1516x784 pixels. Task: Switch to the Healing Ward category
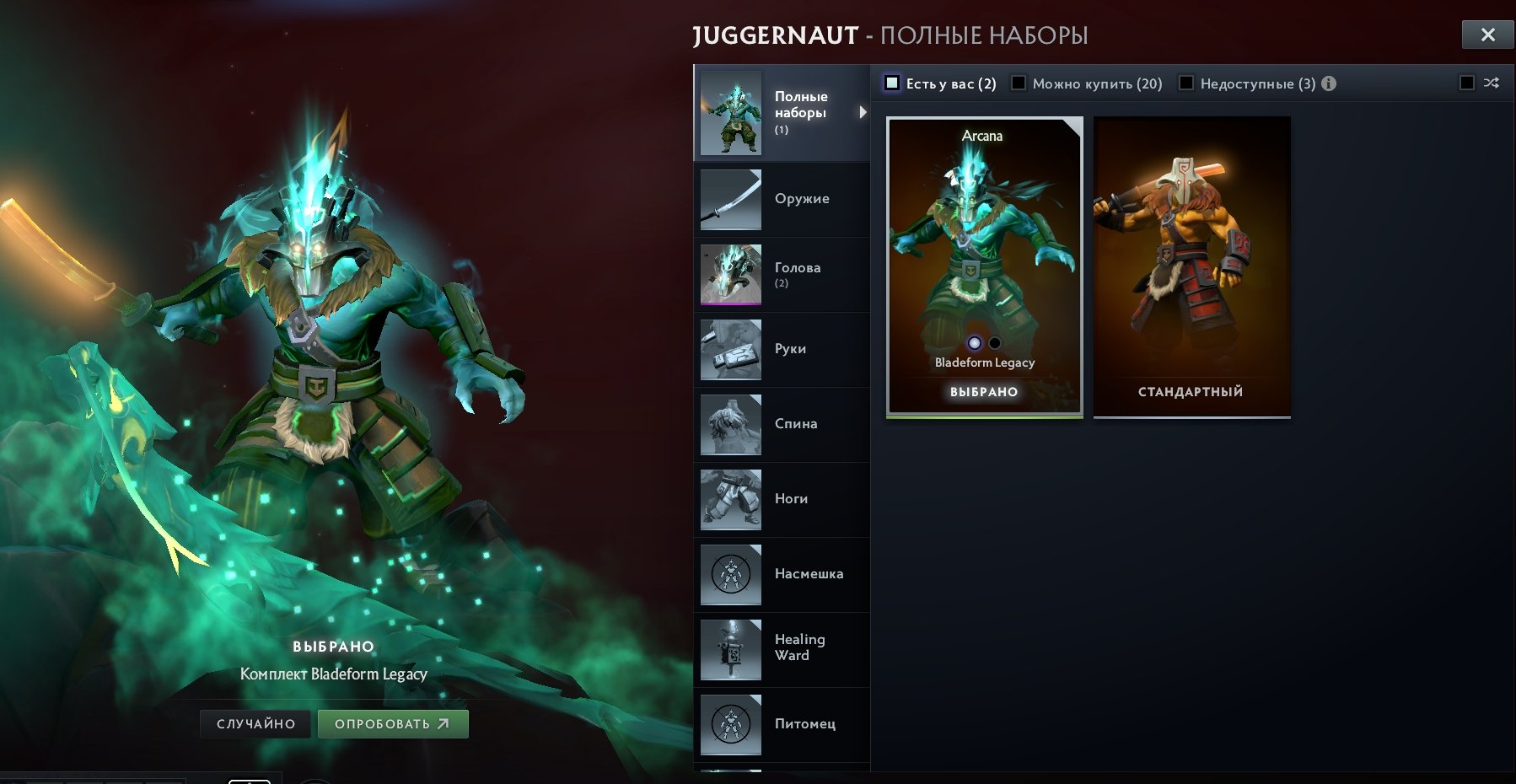tap(782, 649)
